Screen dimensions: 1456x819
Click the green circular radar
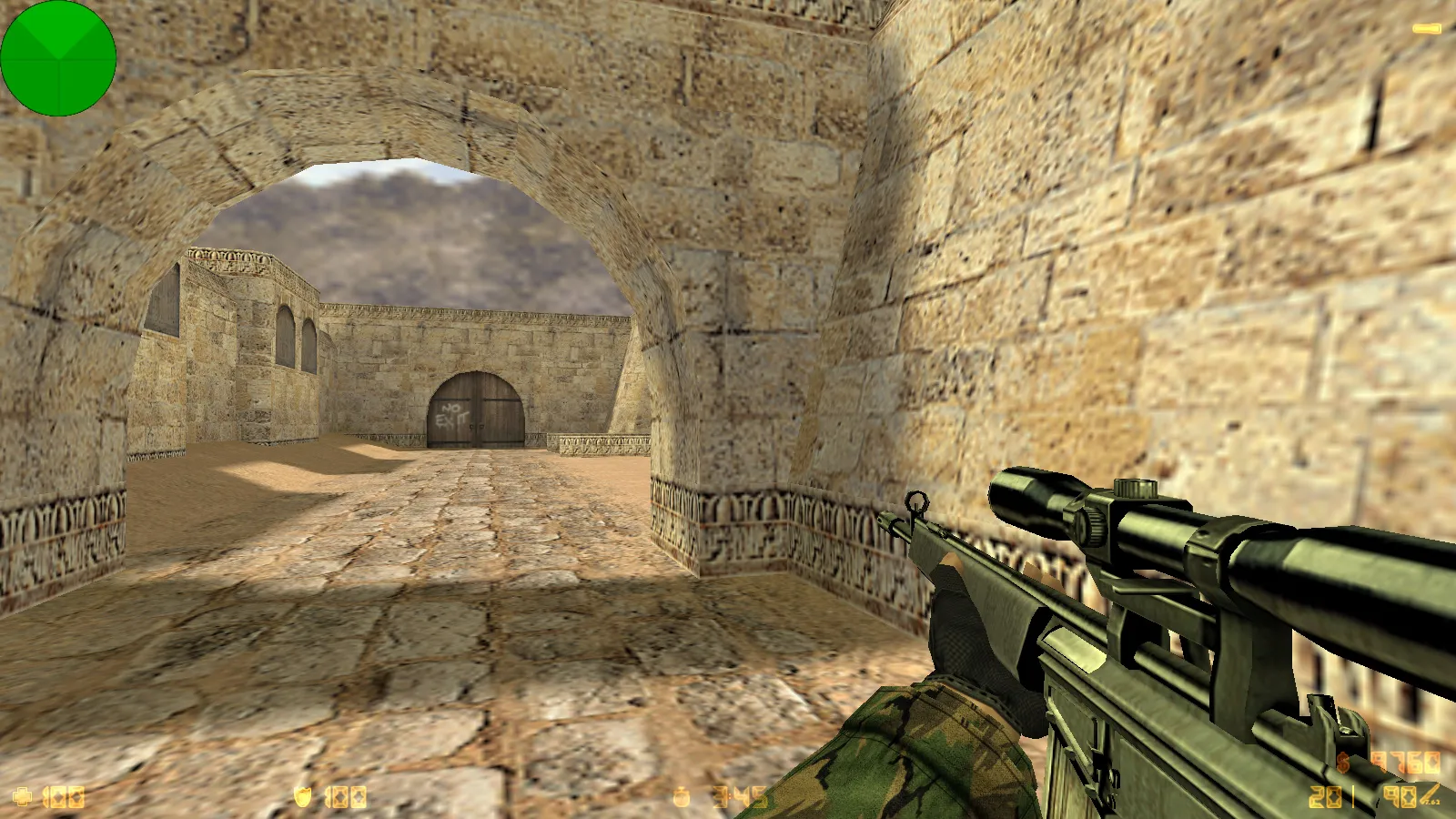[x=58, y=58]
